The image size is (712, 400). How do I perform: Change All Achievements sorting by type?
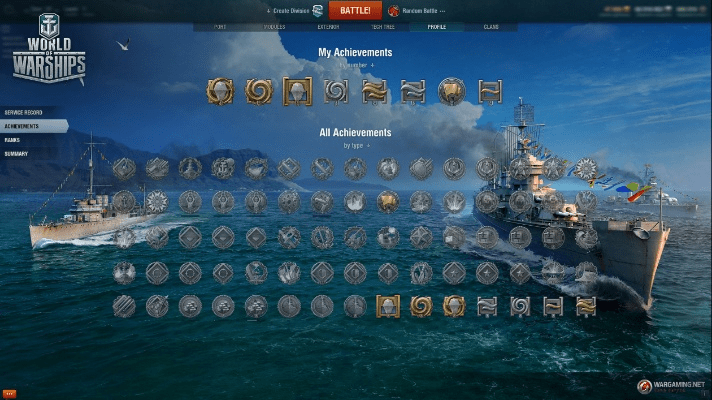point(355,145)
